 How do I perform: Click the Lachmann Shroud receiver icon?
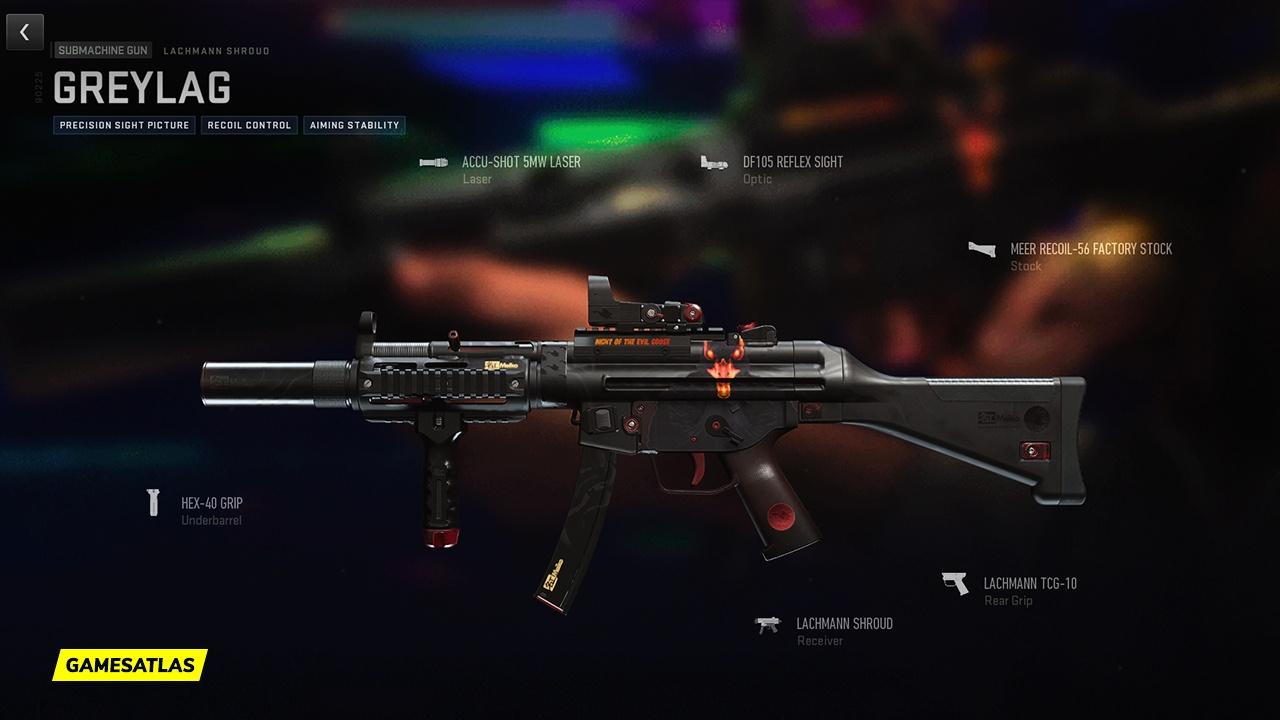pyautogui.click(x=769, y=625)
